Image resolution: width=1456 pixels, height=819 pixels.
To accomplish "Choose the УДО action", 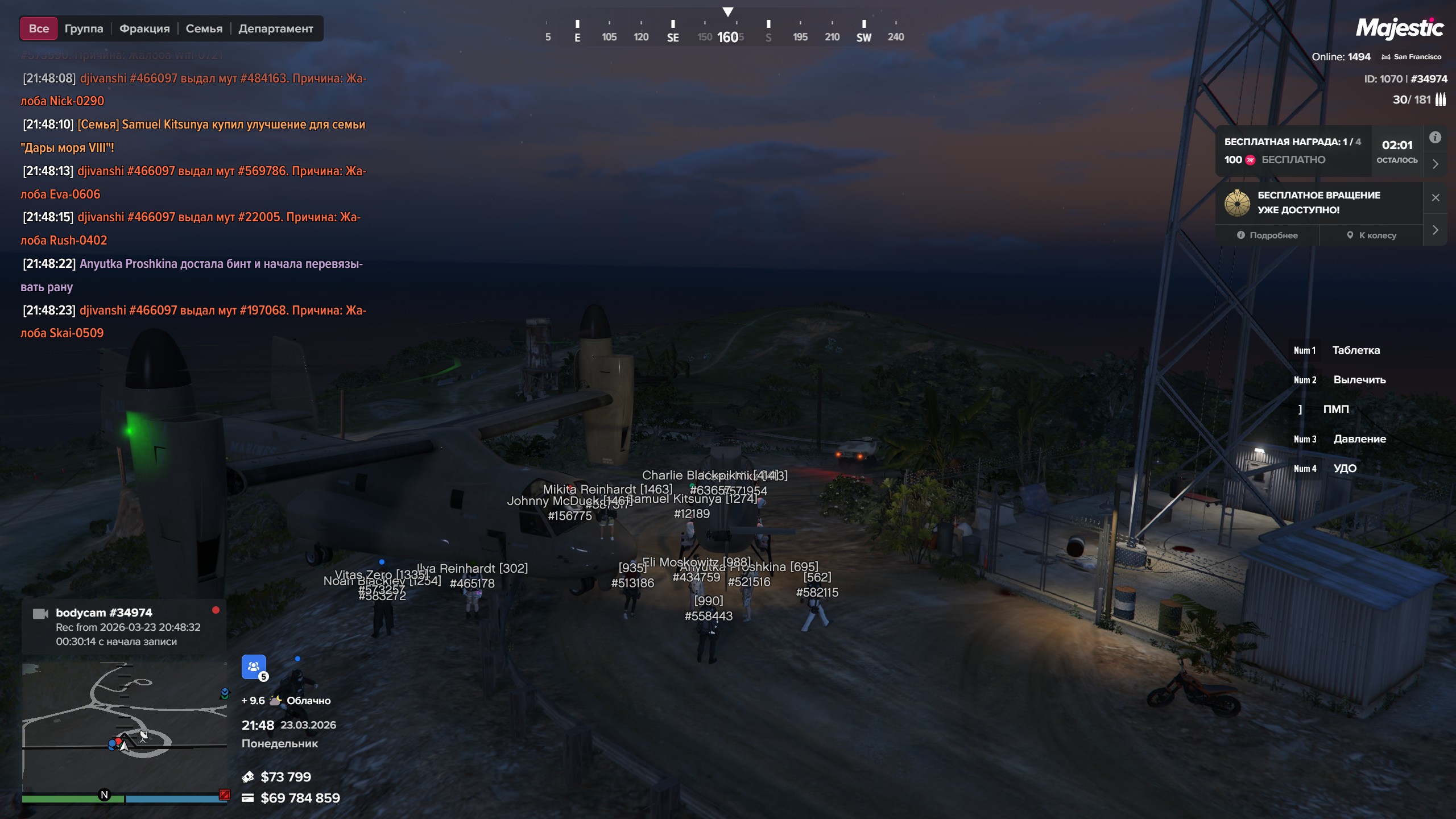I will click(1345, 469).
